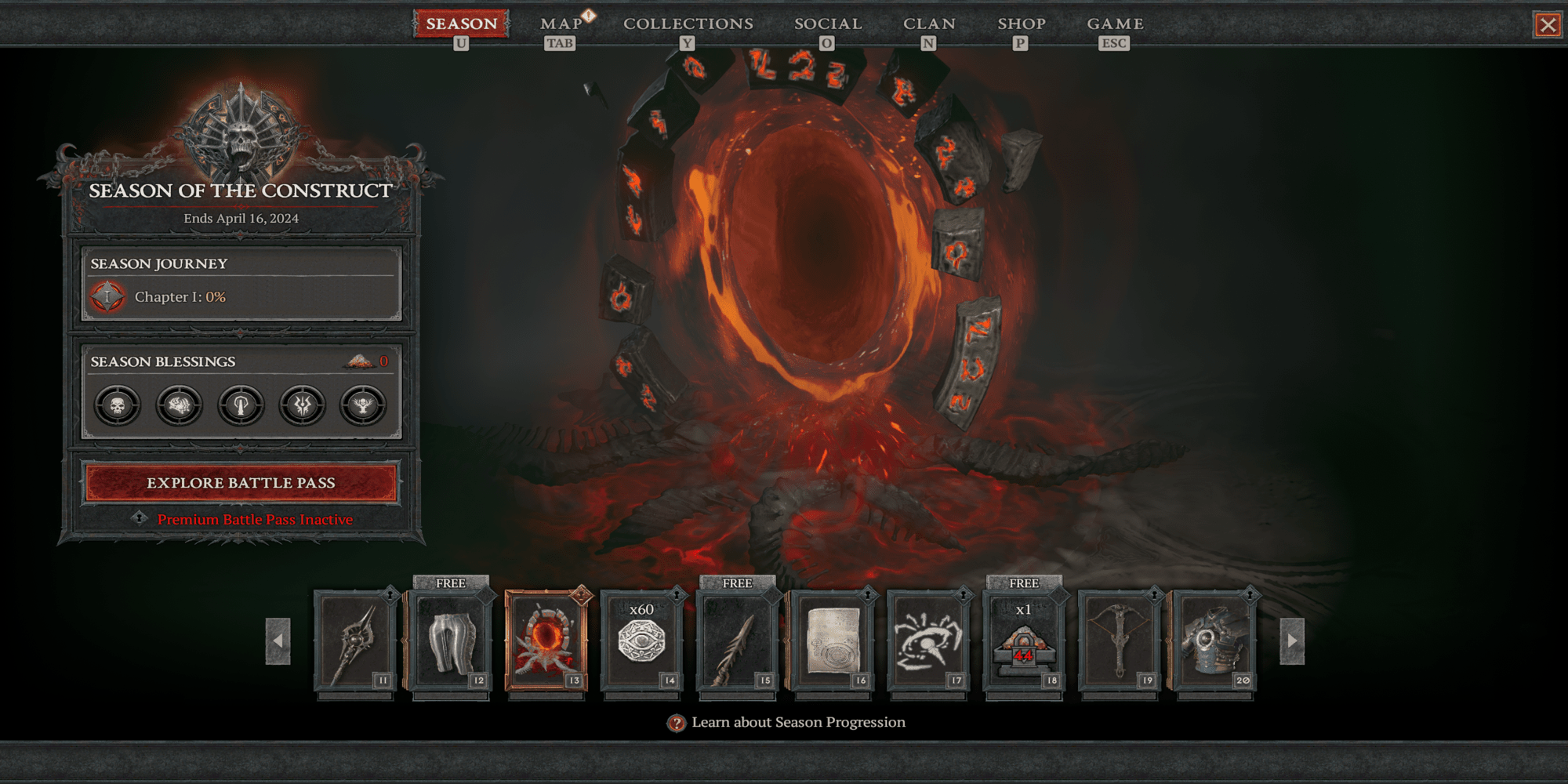Switch to the COLLECTIONS tab
The height and width of the screenshot is (784, 1568).
coord(688,24)
